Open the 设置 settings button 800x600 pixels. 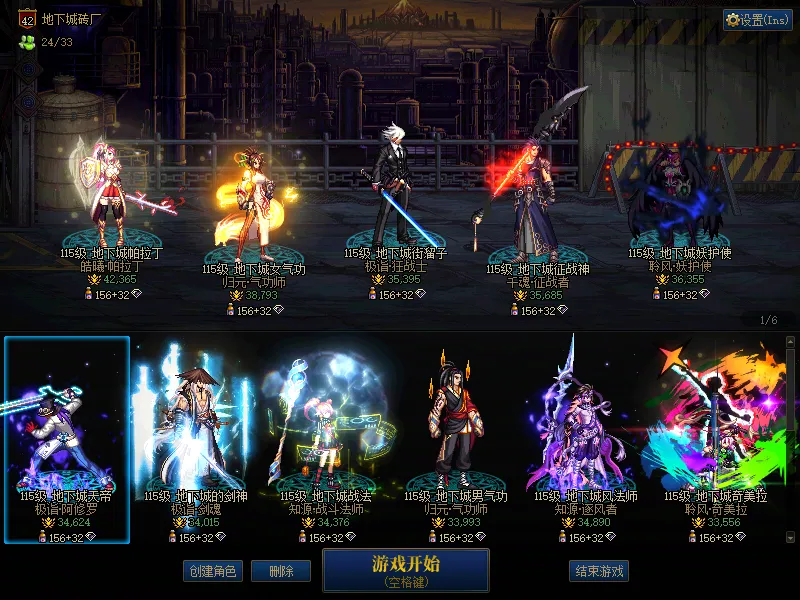click(x=758, y=20)
